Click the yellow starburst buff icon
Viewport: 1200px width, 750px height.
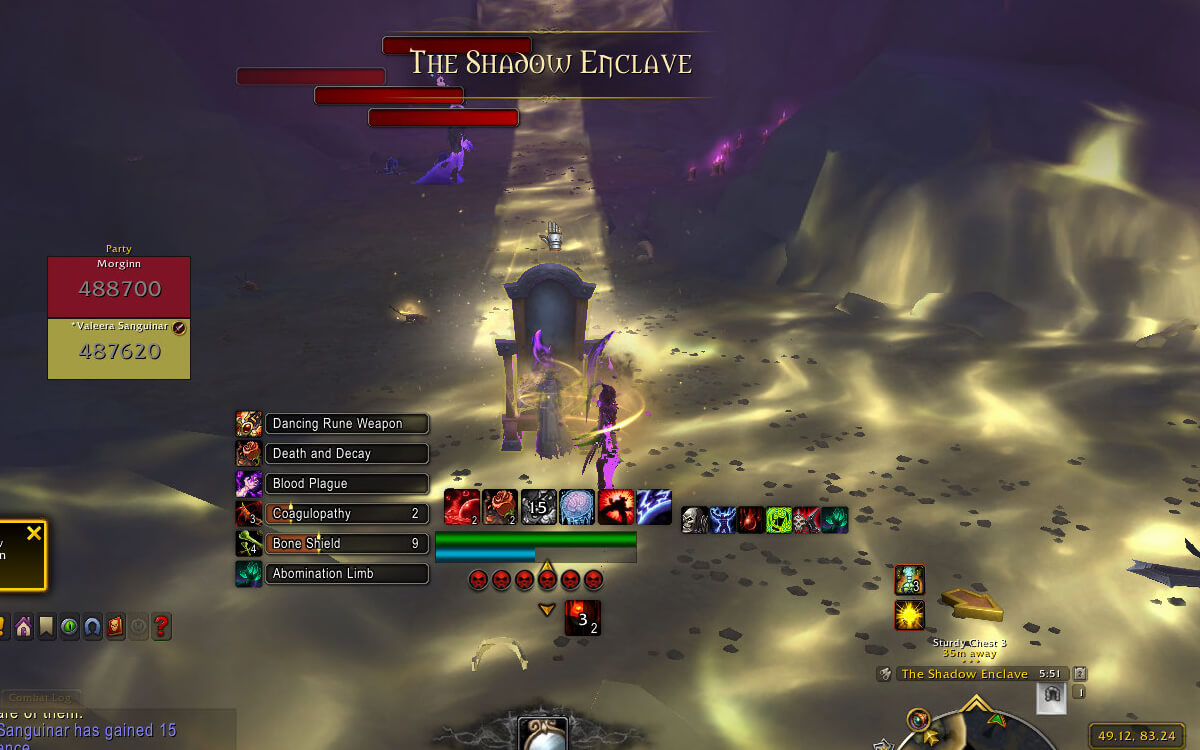909,615
